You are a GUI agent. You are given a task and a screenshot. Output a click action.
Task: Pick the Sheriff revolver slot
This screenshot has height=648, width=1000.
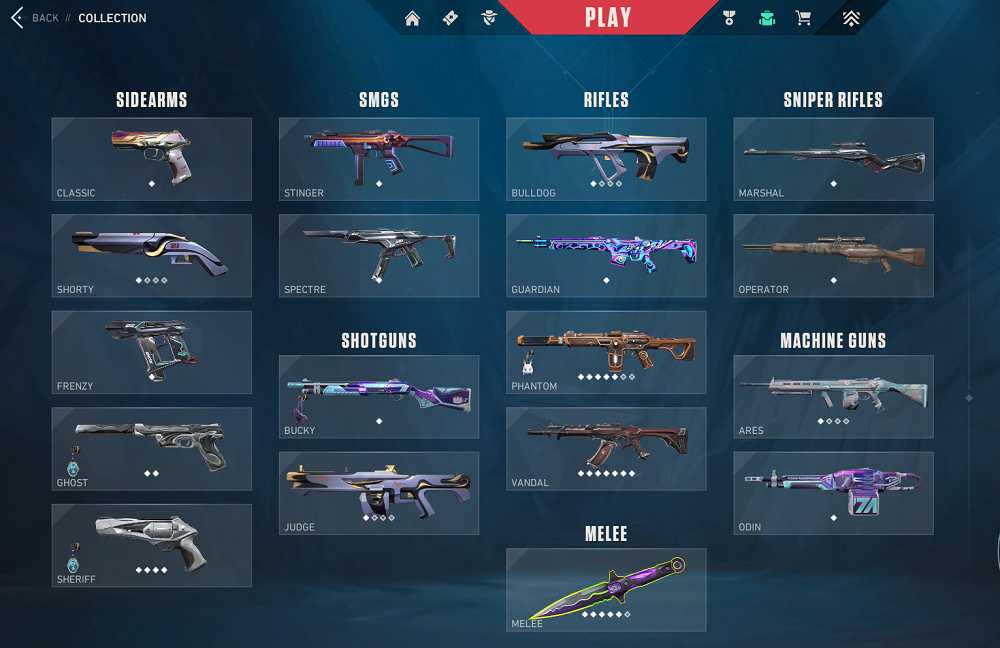pos(152,545)
